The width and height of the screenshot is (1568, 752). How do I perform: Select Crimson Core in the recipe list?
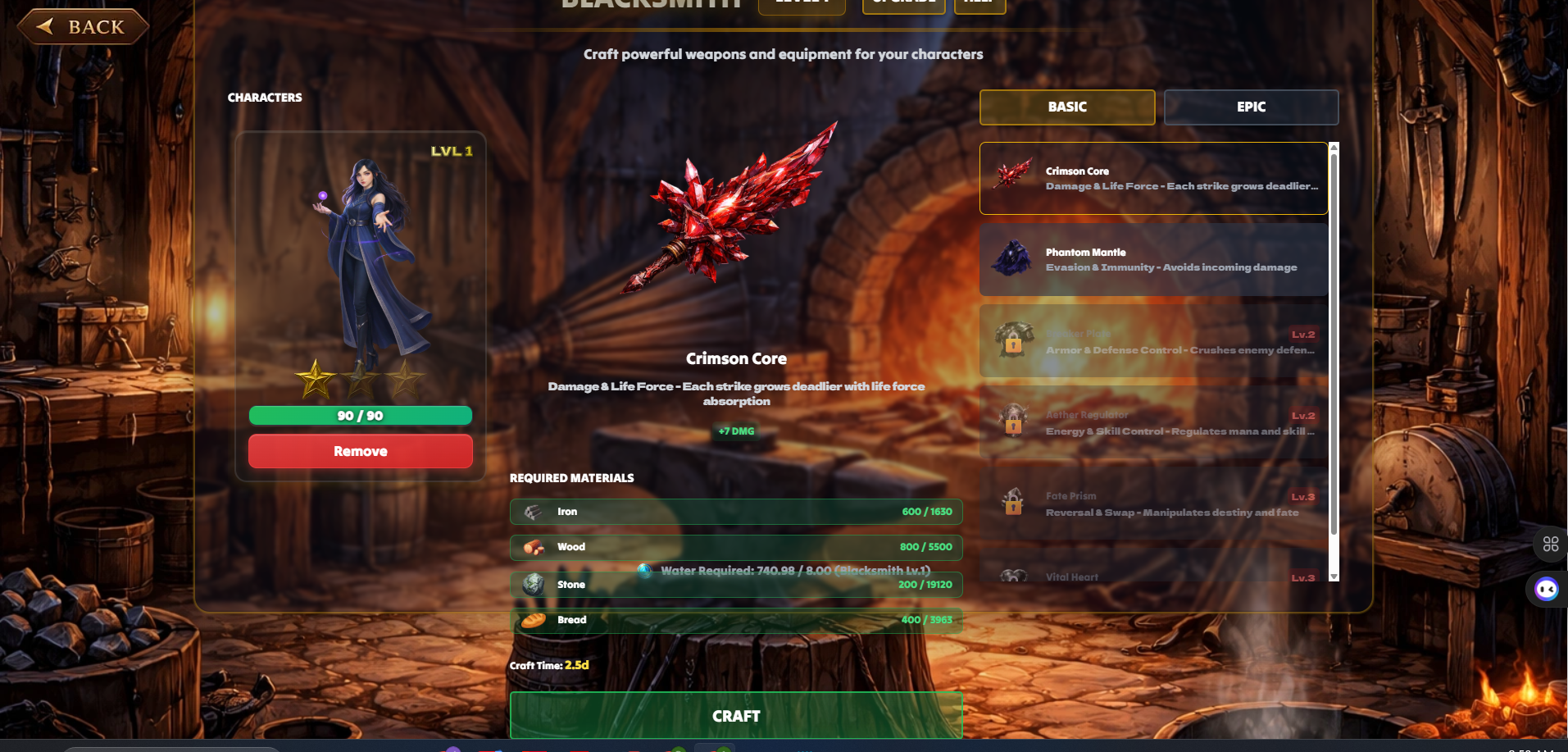1152,179
